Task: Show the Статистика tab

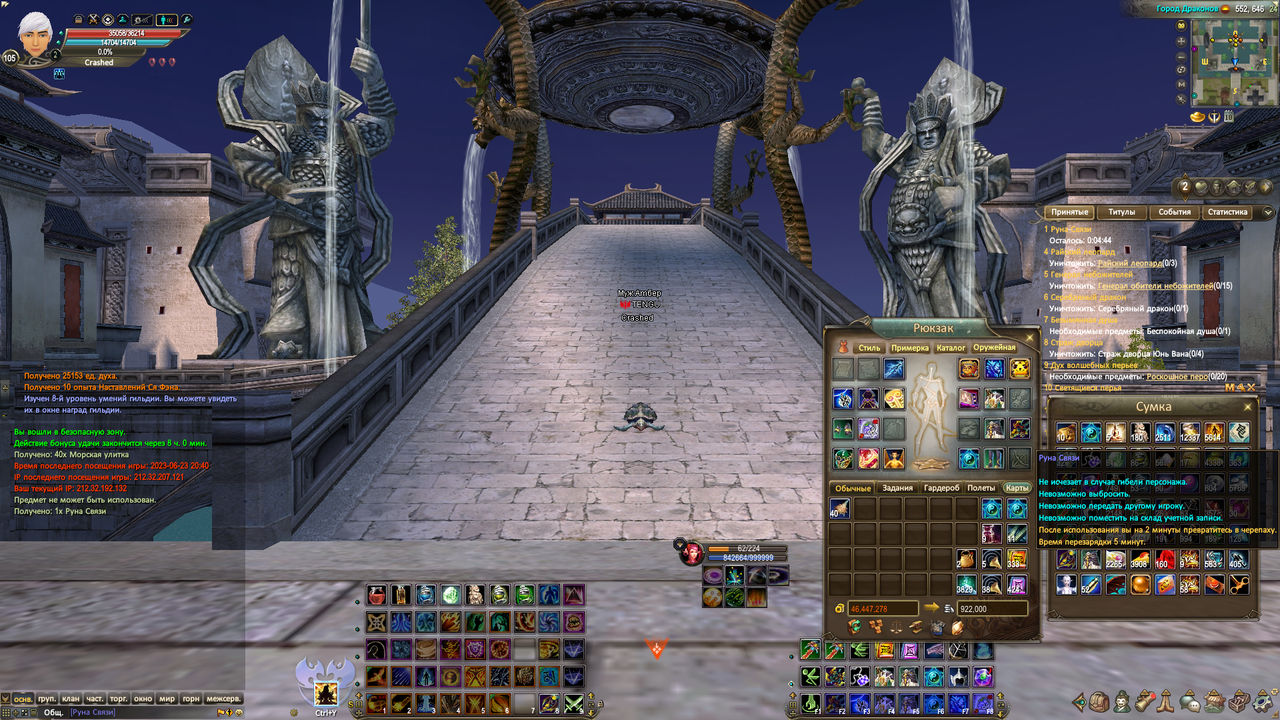Action: [1227, 212]
